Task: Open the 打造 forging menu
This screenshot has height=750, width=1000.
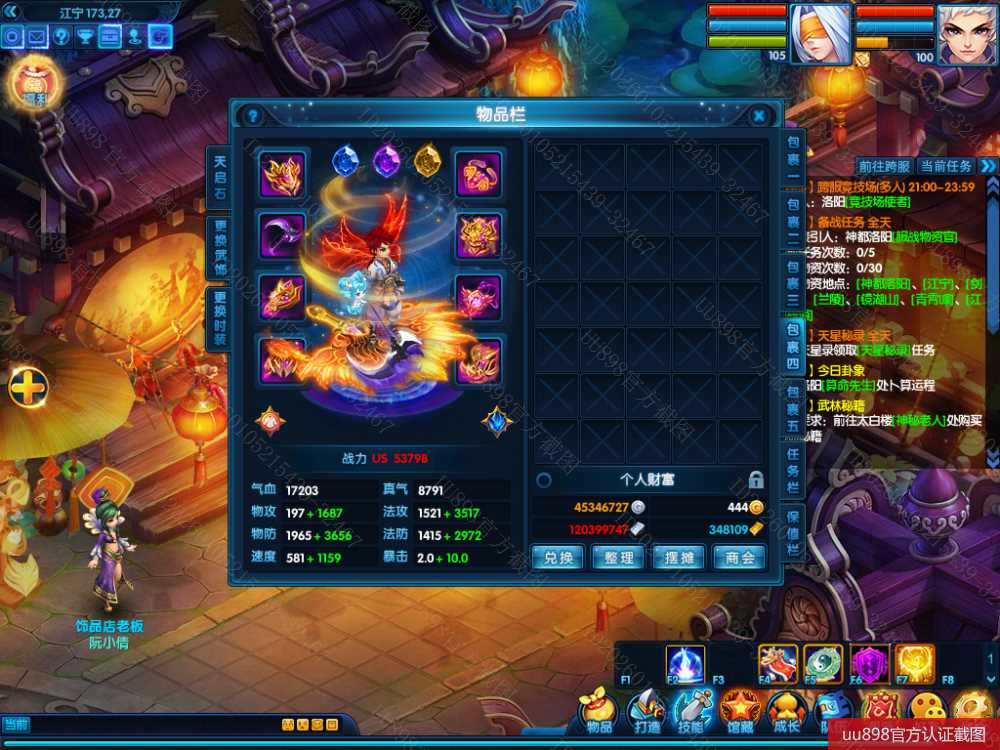Action: (x=646, y=714)
